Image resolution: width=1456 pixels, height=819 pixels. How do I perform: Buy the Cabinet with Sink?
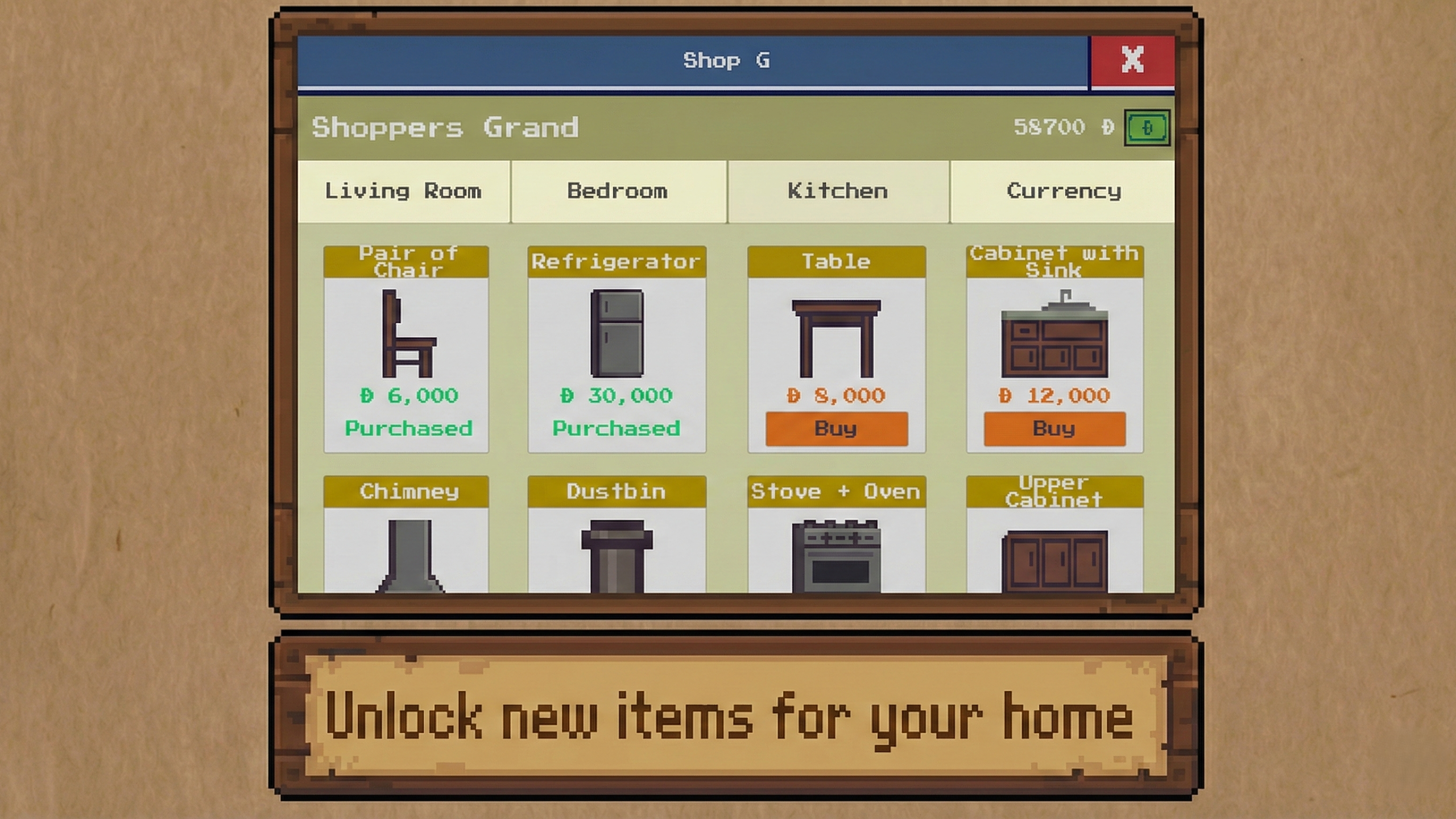point(1054,429)
